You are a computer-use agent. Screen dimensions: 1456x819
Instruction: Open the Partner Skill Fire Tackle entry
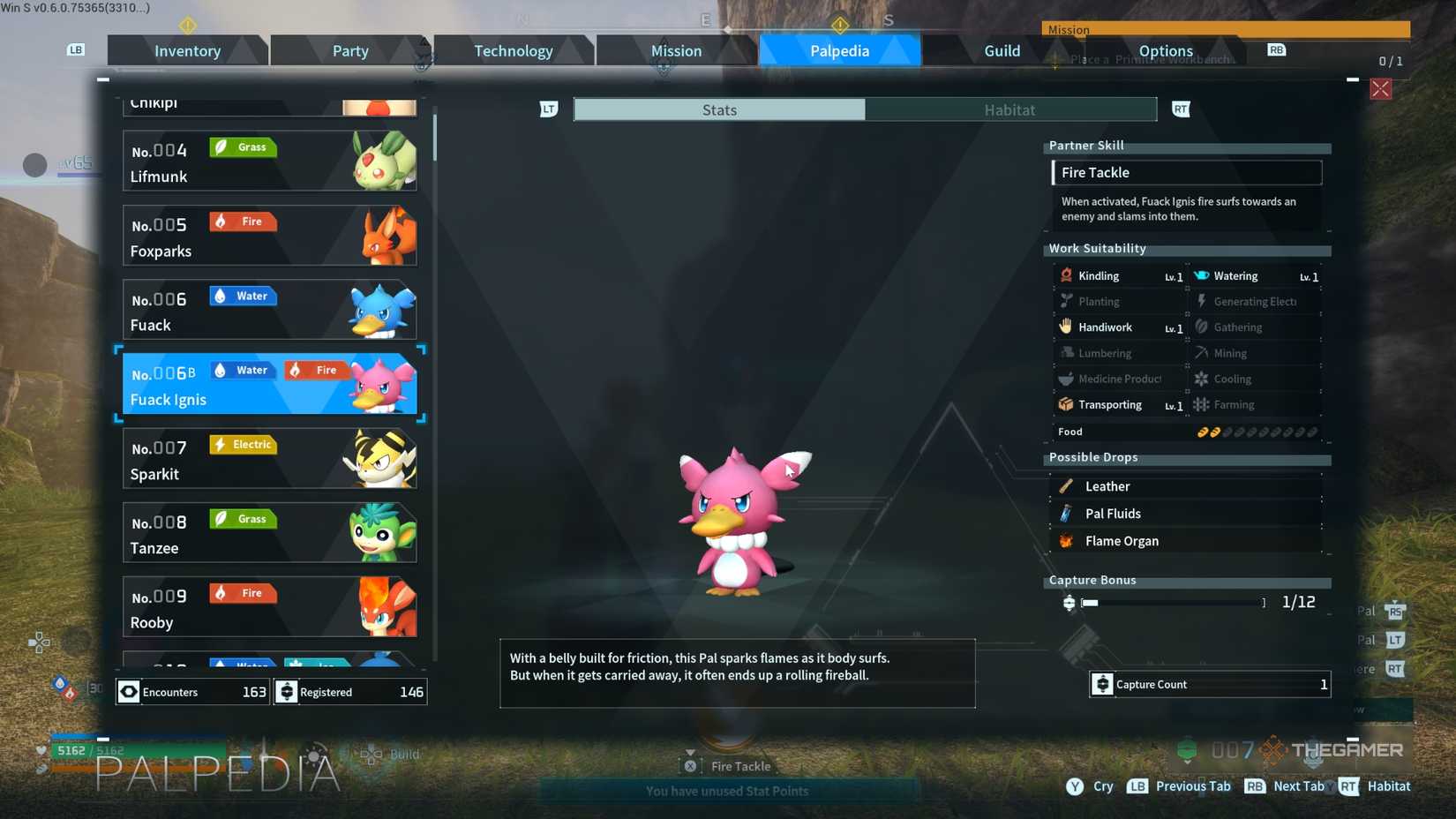pyautogui.click(x=1187, y=172)
